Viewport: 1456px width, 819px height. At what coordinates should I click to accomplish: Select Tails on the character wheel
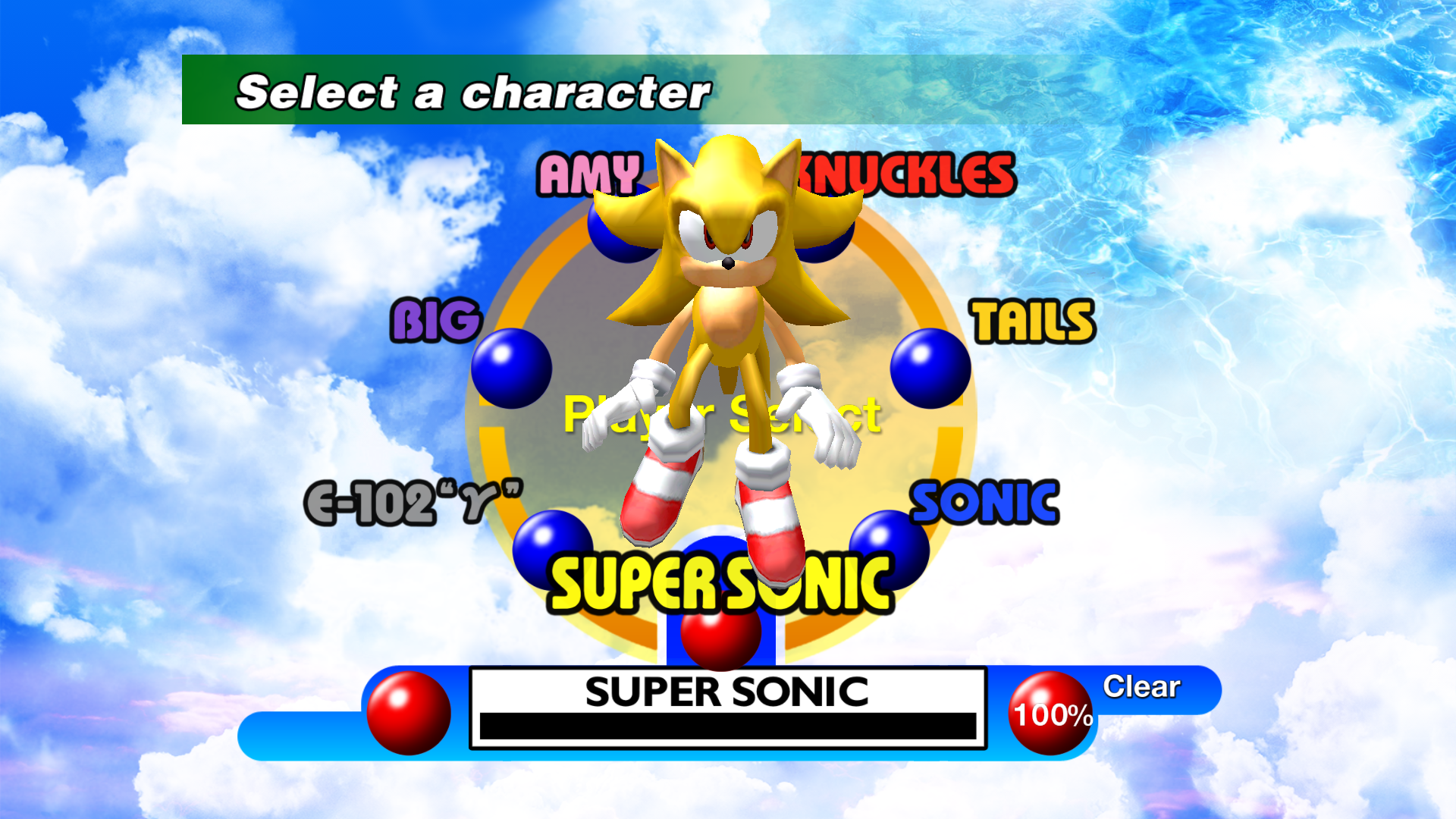[1034, 322]
